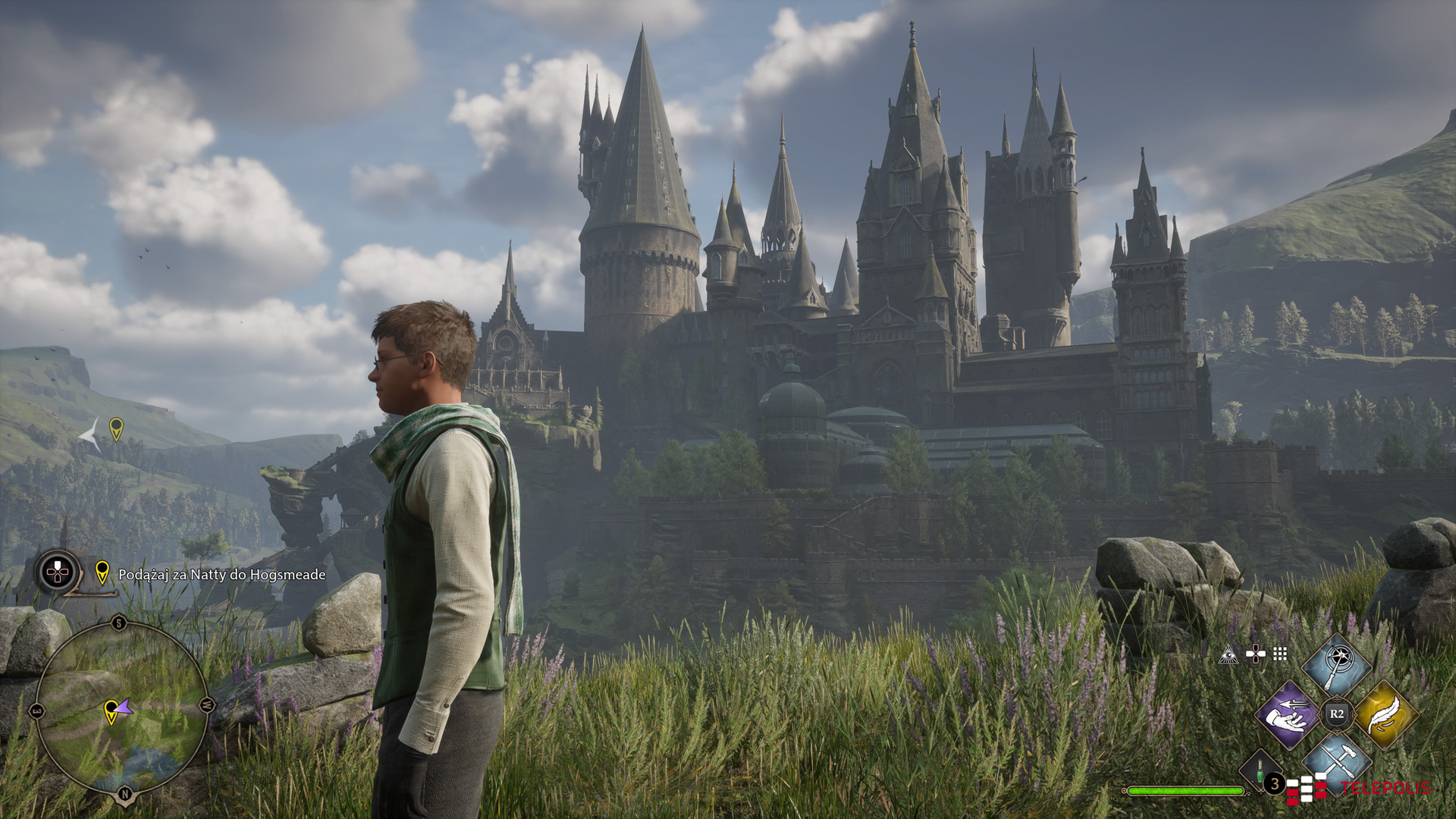Click the quest objective 'Podążaj za Natty do Hogsmeade'
The width and height of the screenshot is (1456, 819).
point(221,575)
